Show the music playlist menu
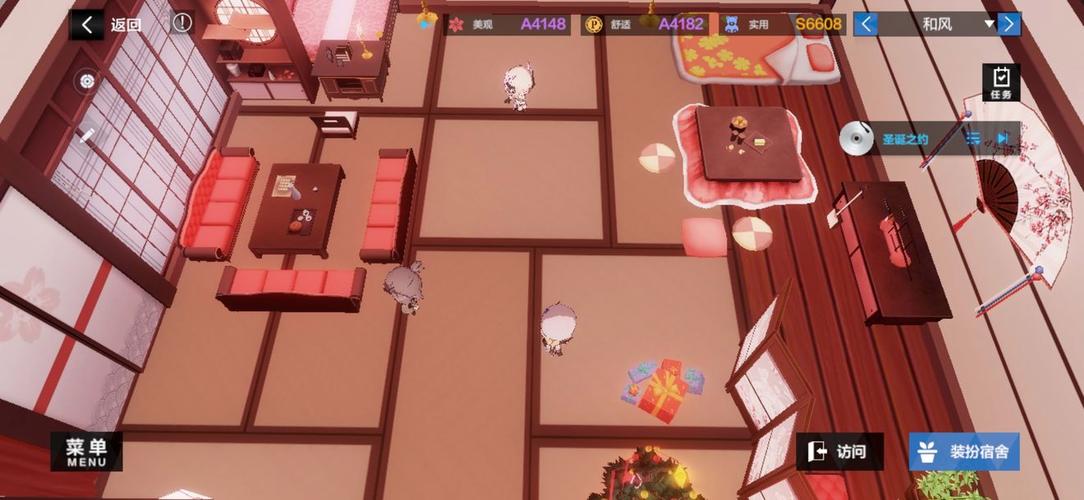This screenshot has width=1084, height=500. (x=971, y=139)
